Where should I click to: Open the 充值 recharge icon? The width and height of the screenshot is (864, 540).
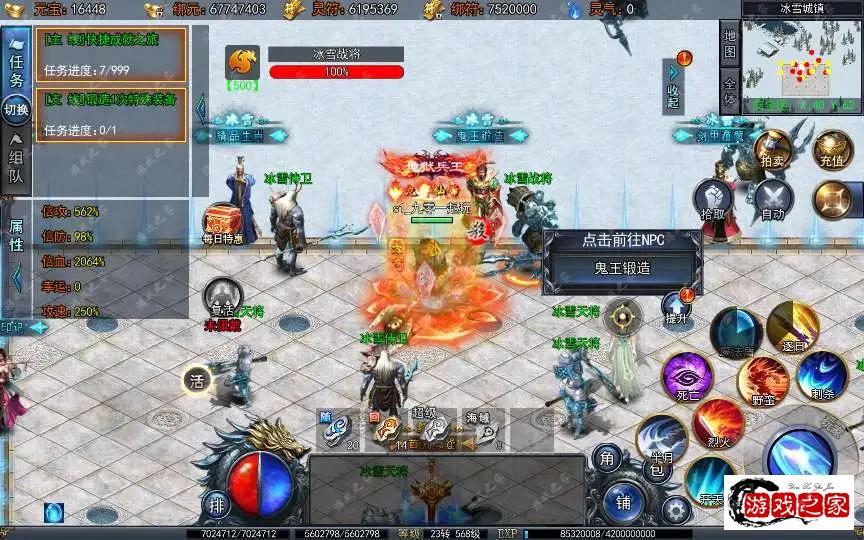832,148
